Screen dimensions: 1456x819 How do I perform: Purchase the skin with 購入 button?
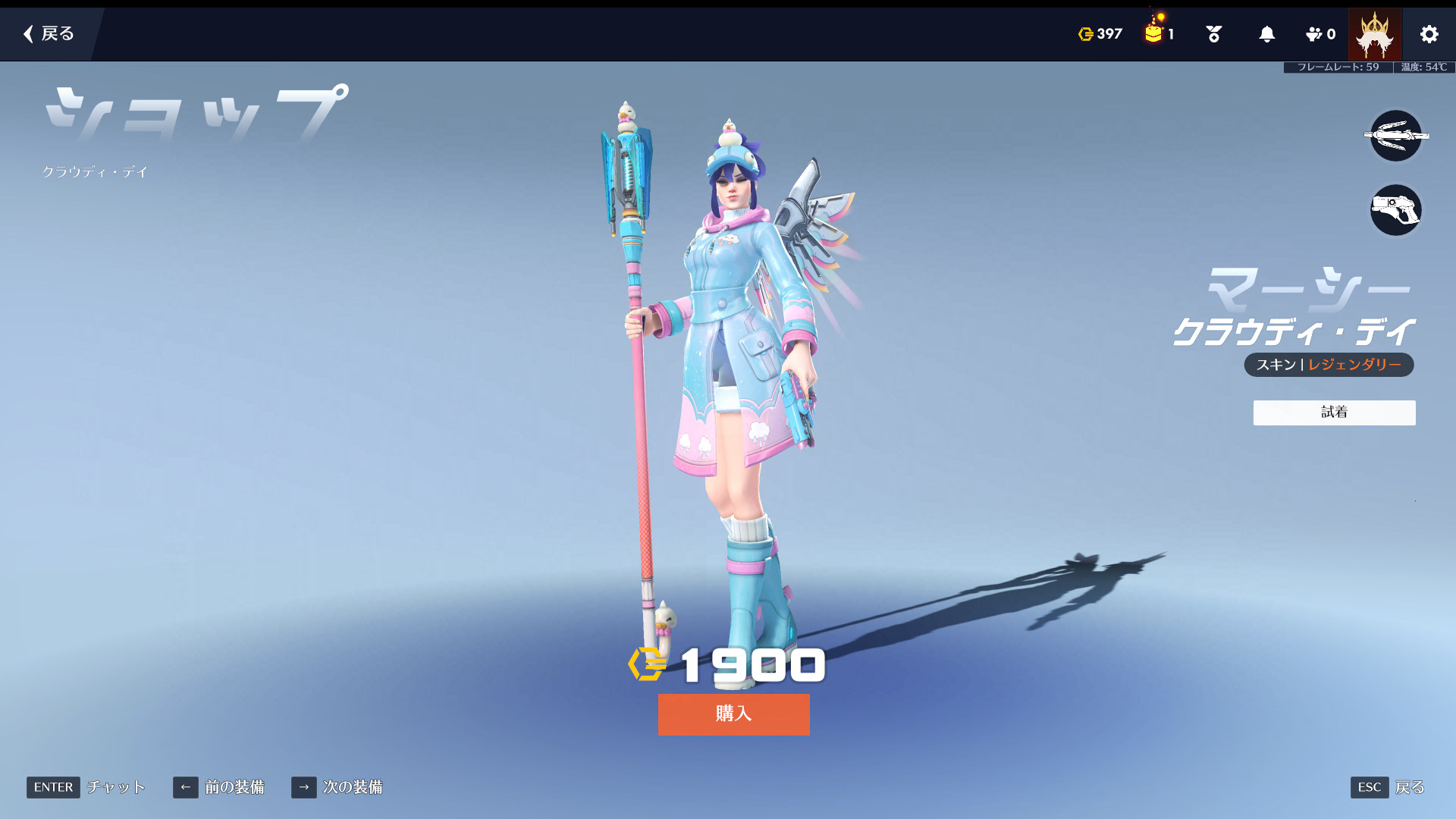(x=733, y=714)
